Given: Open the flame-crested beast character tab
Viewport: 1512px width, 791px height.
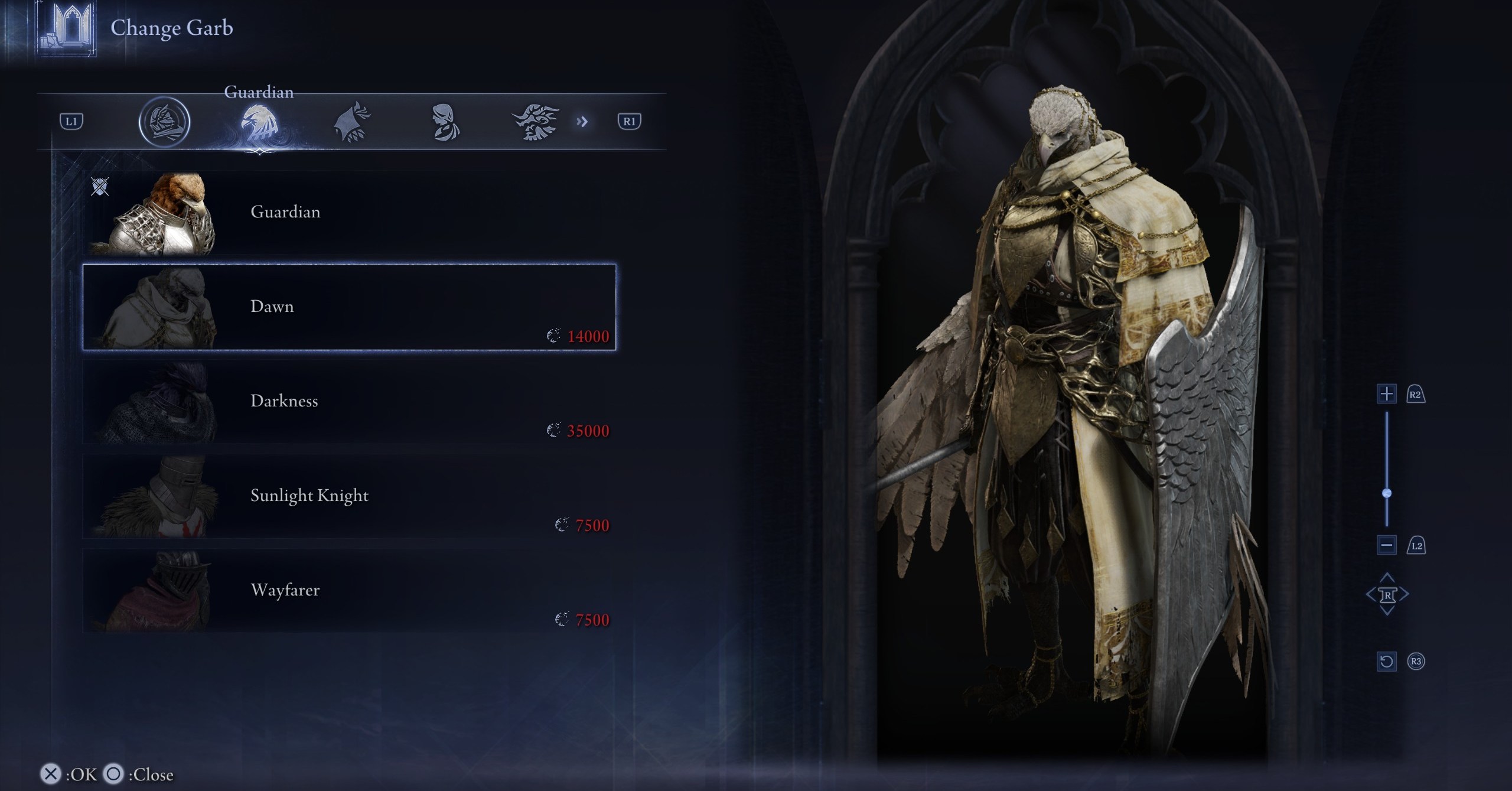Looking at the screenshot, I should click(535, 122).
